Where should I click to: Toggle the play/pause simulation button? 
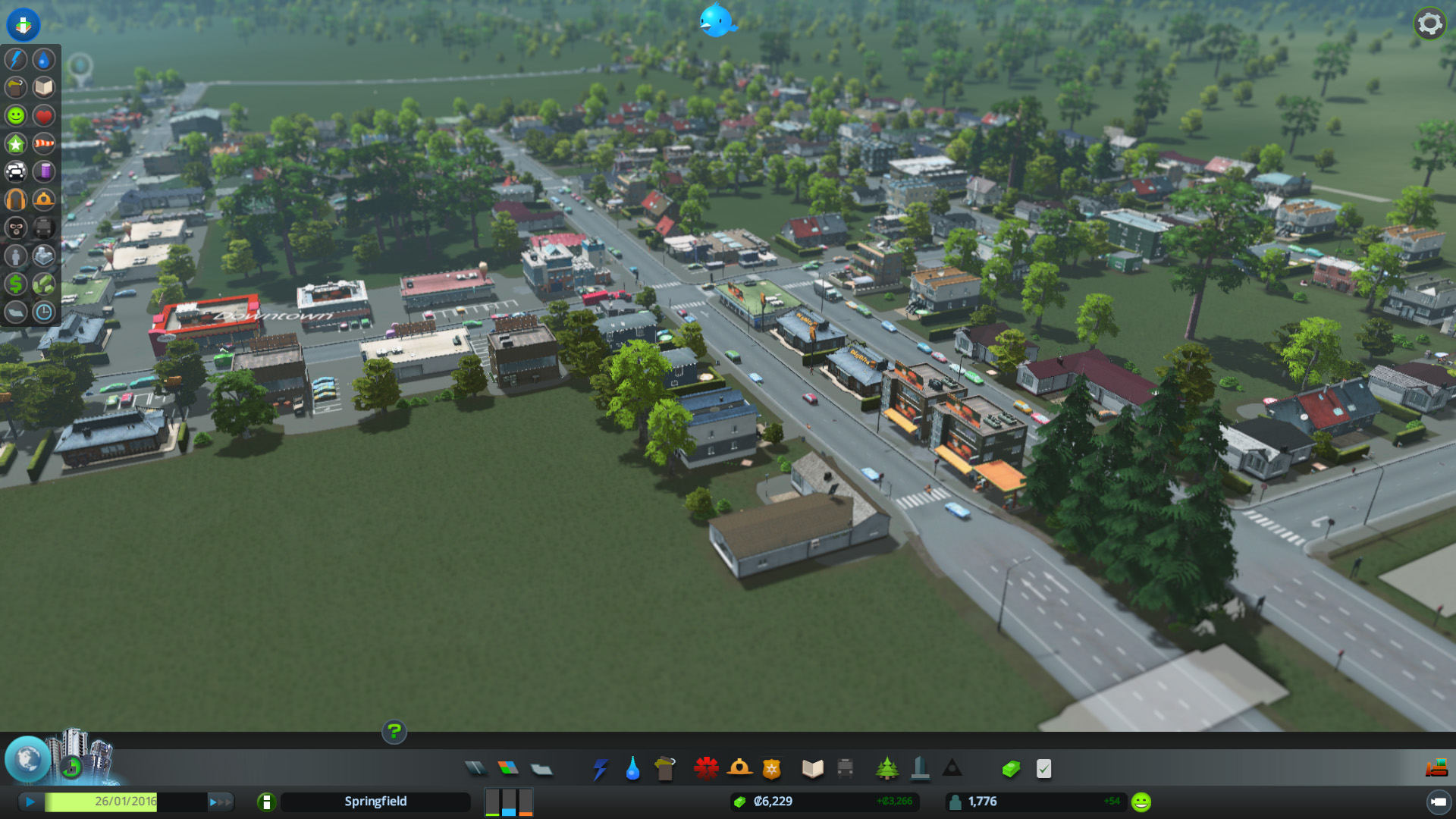(30, 802)
